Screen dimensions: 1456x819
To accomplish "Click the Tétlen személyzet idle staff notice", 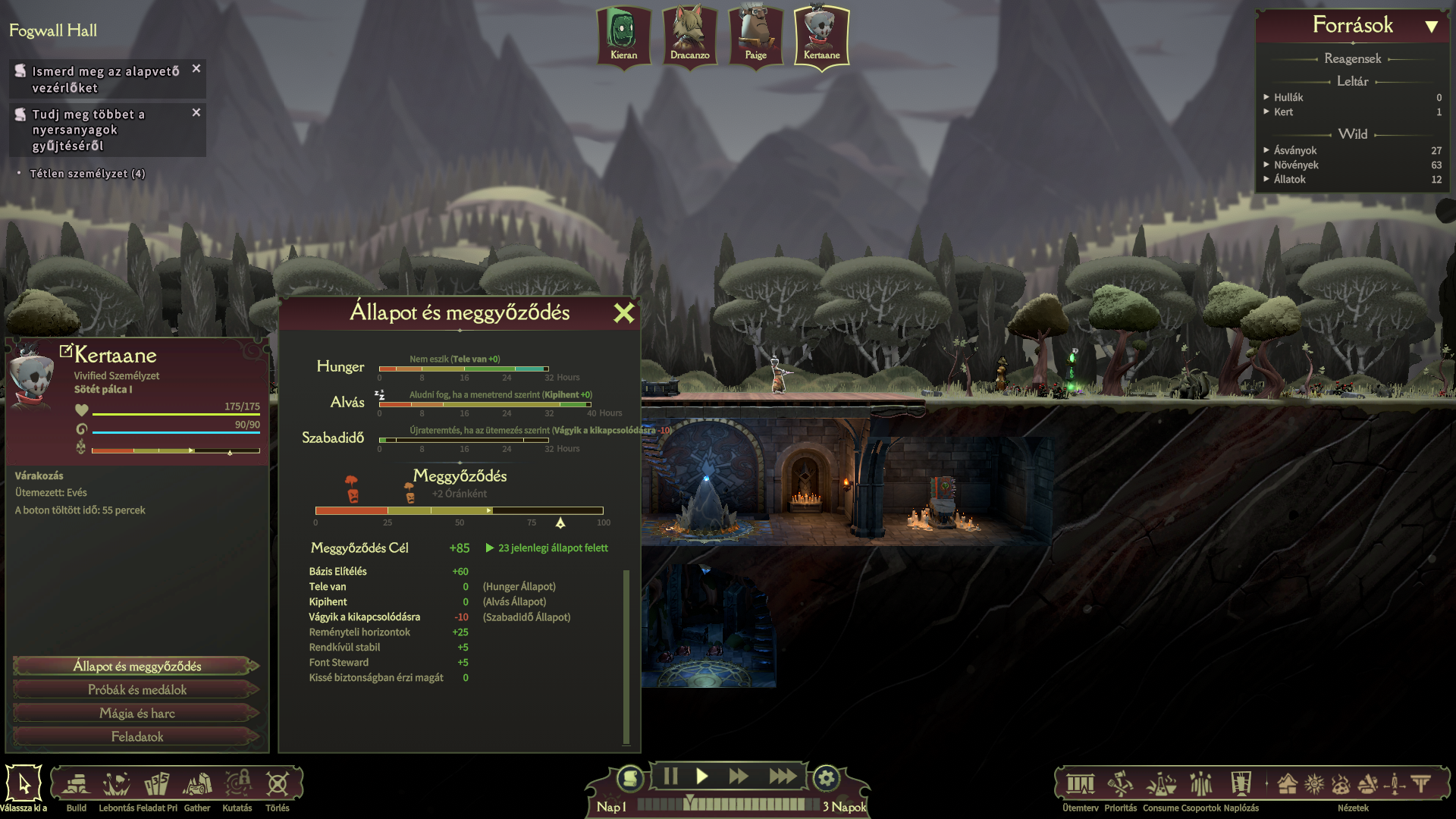I will click(x=87, y=174).
